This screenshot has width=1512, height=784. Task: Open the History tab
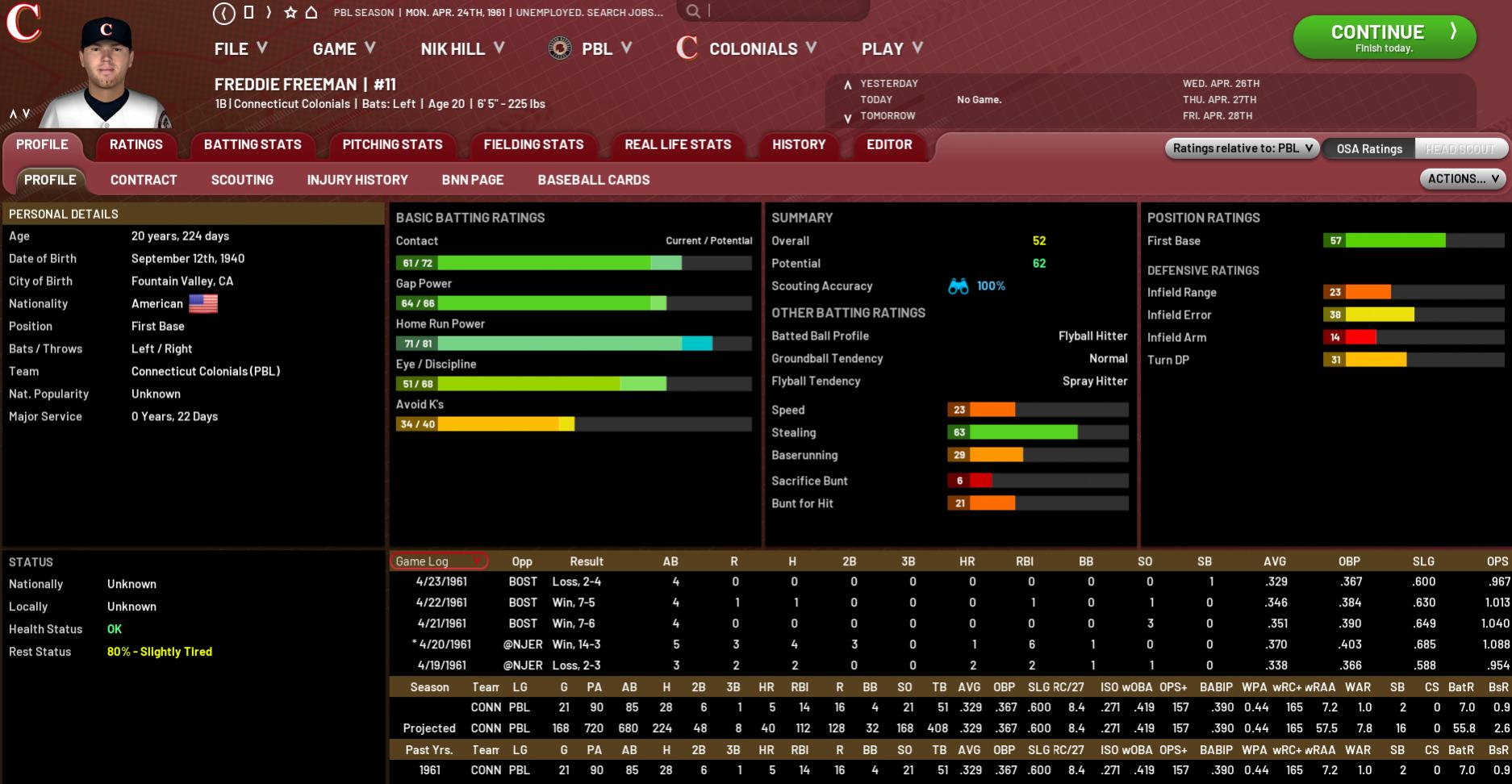click(x=799, y=145)
